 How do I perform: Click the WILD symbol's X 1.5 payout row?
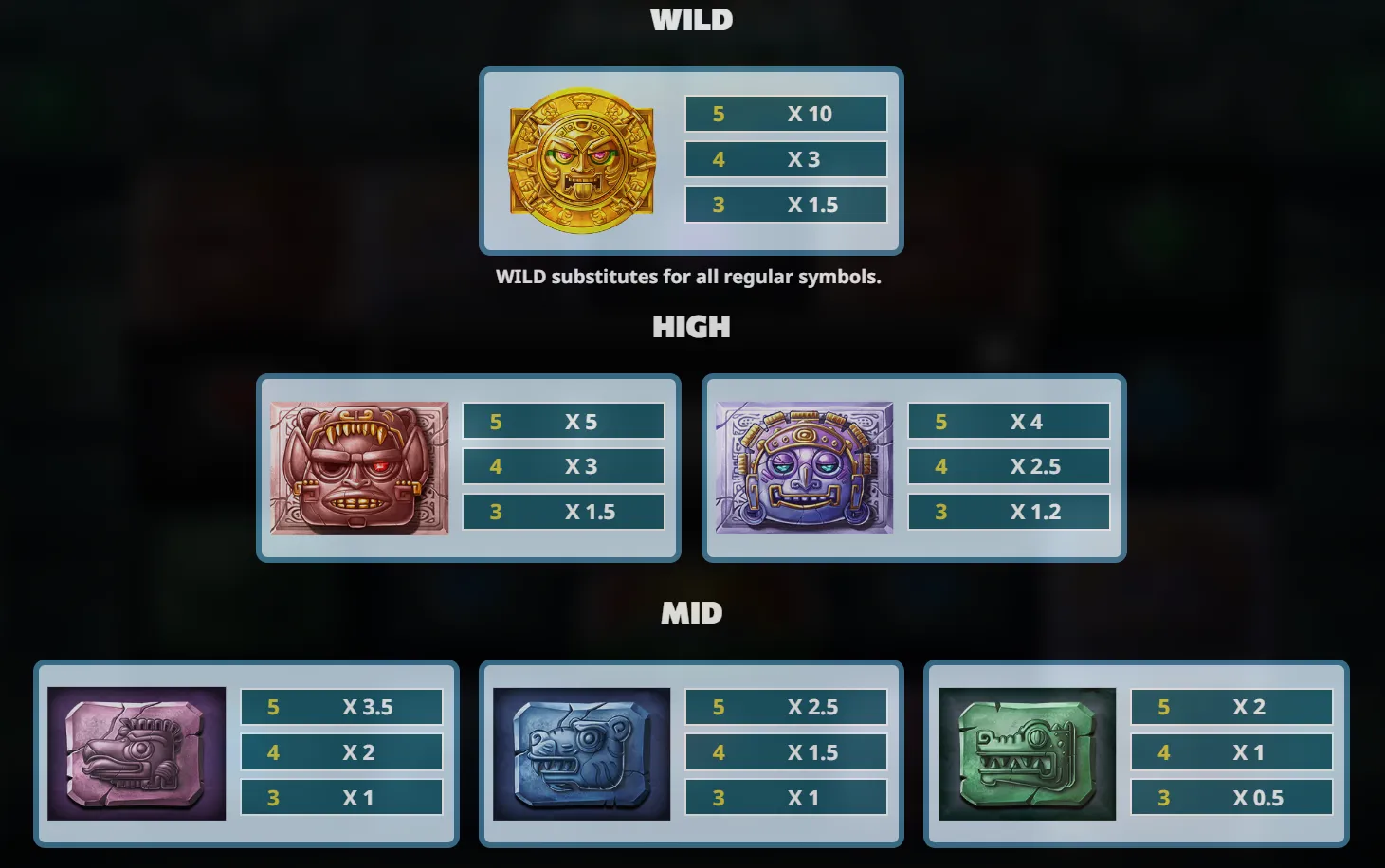pos(785,205)
